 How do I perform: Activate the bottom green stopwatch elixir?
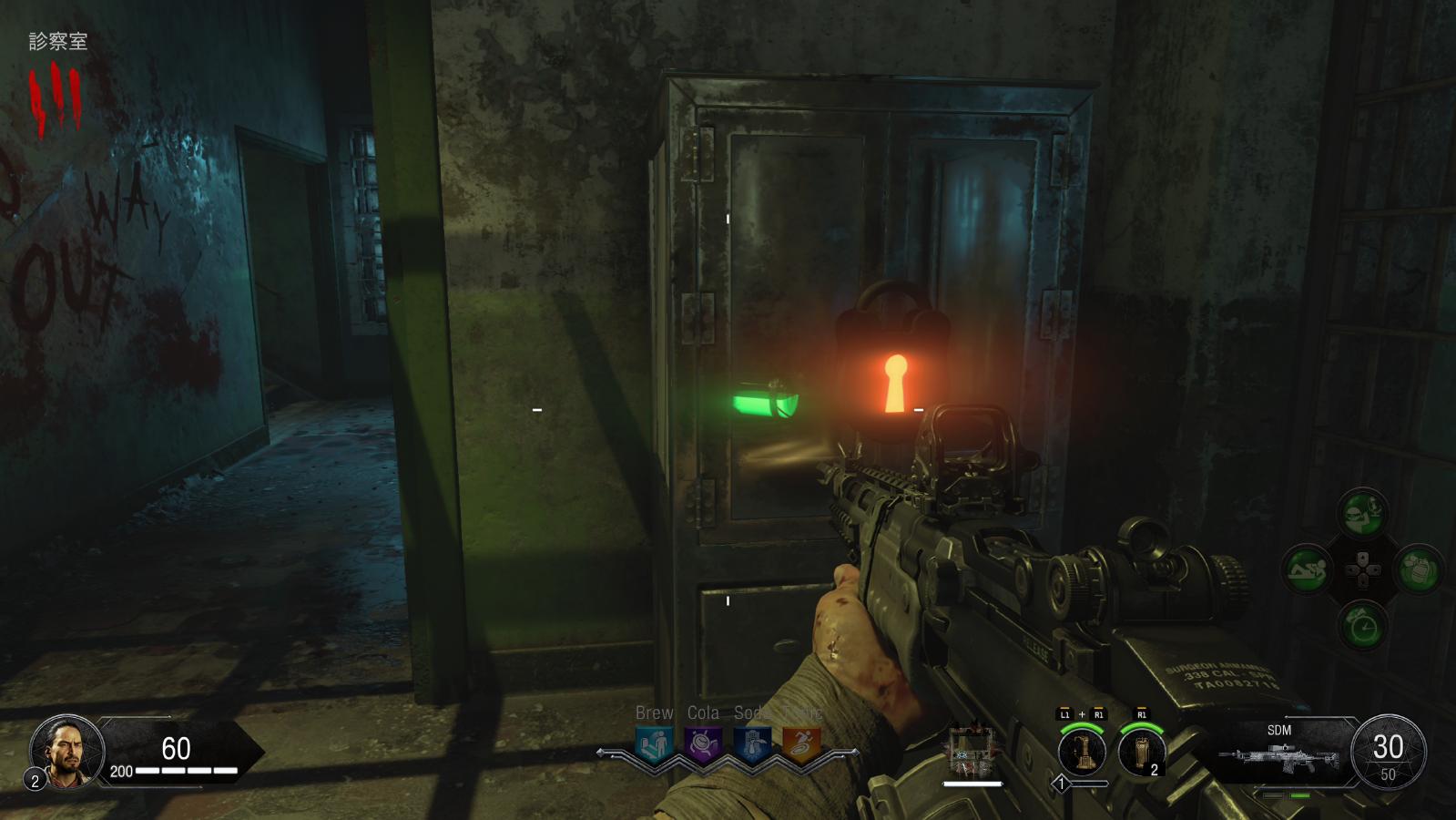(1362, 627)
